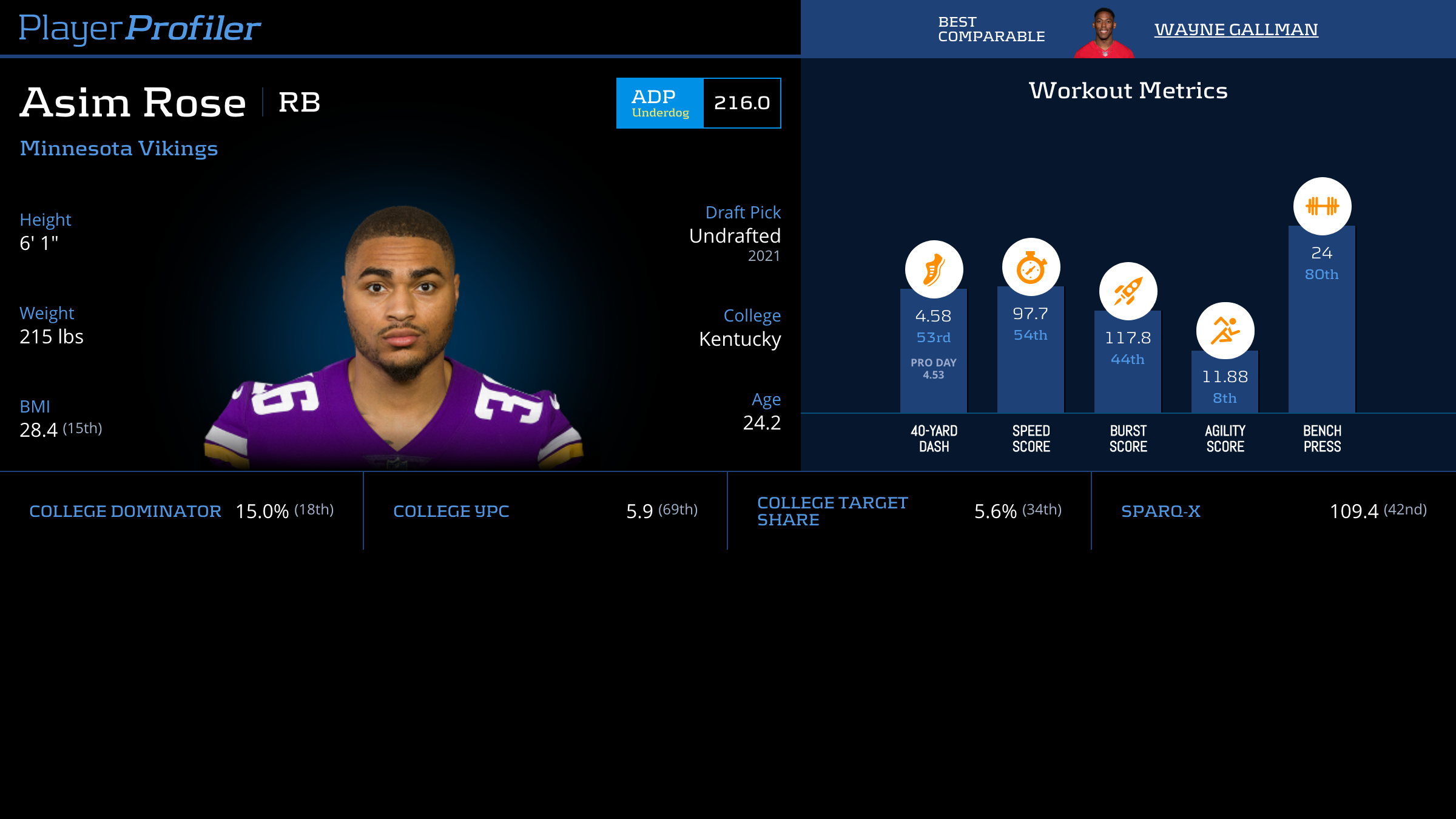Click the burst score rocket icon
This screenshot has width=1456, height=819.
pyautogui.click(x=1128, y=292)
